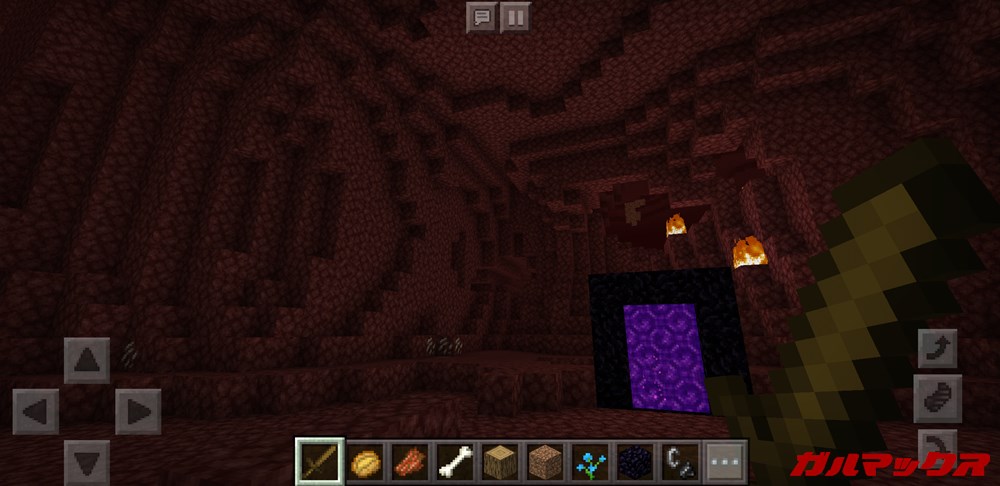Choose the raw meat hotbar slot
Image resolution: width=1000 pixels, height=486 pixels.
pyautogui.click(x=410, y=463)
